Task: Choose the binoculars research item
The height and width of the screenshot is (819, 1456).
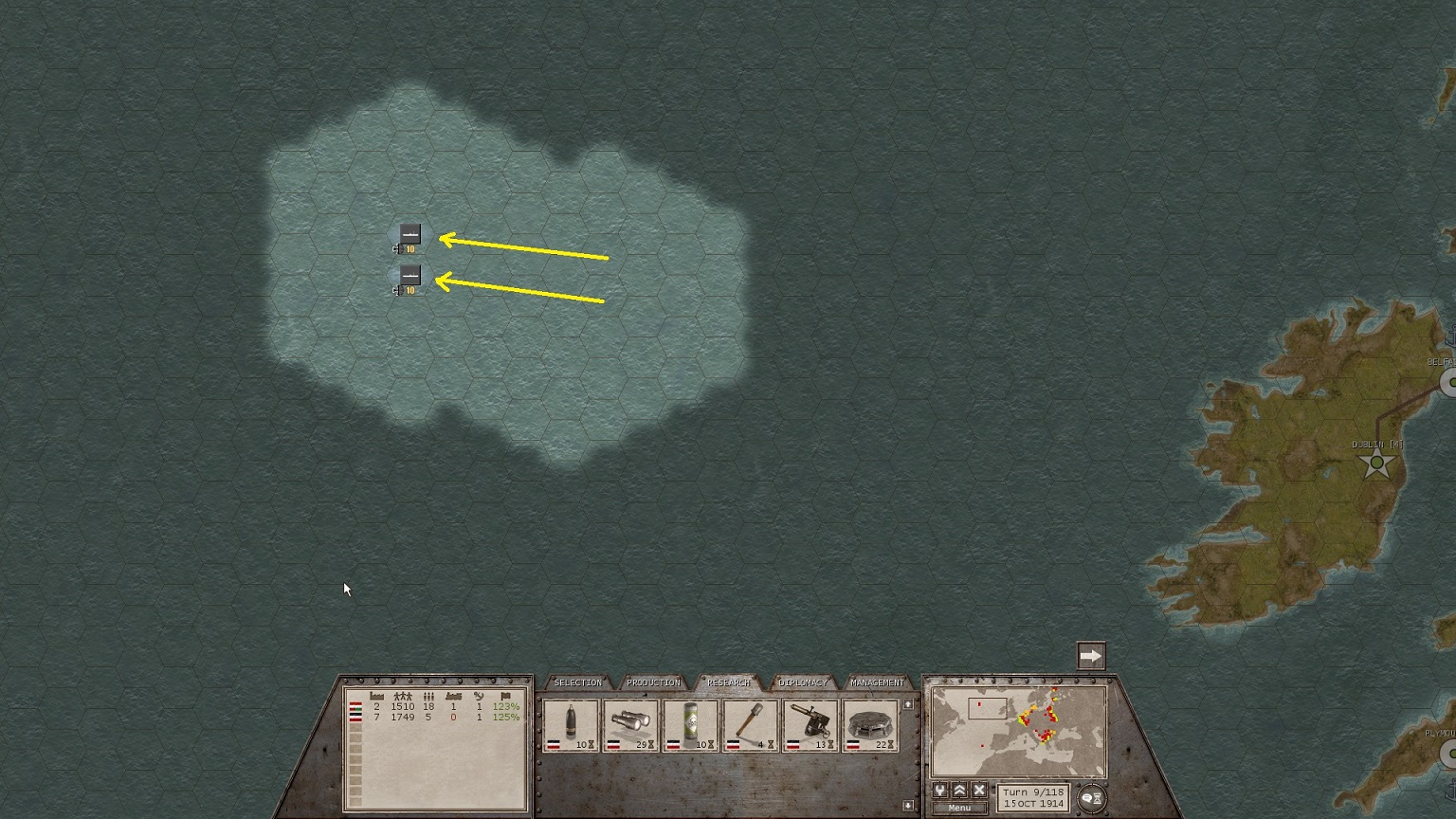Action: click(630, 726)
